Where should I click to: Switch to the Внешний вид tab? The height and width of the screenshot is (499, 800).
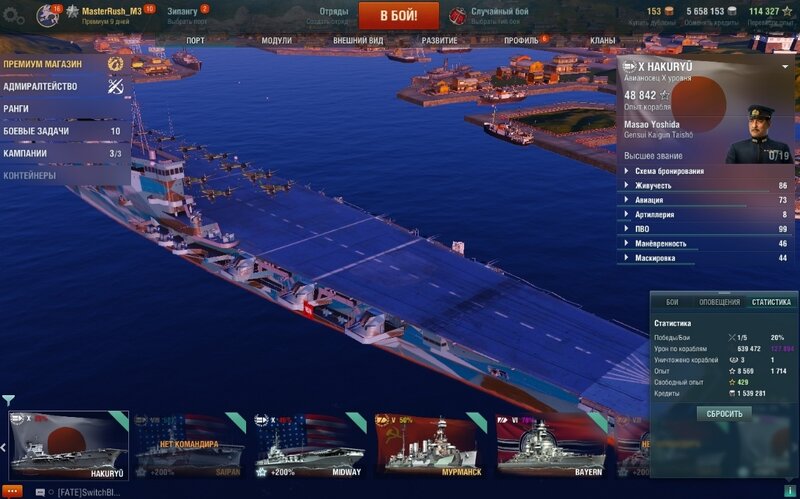pyautogui.click(x=358, y=41)
